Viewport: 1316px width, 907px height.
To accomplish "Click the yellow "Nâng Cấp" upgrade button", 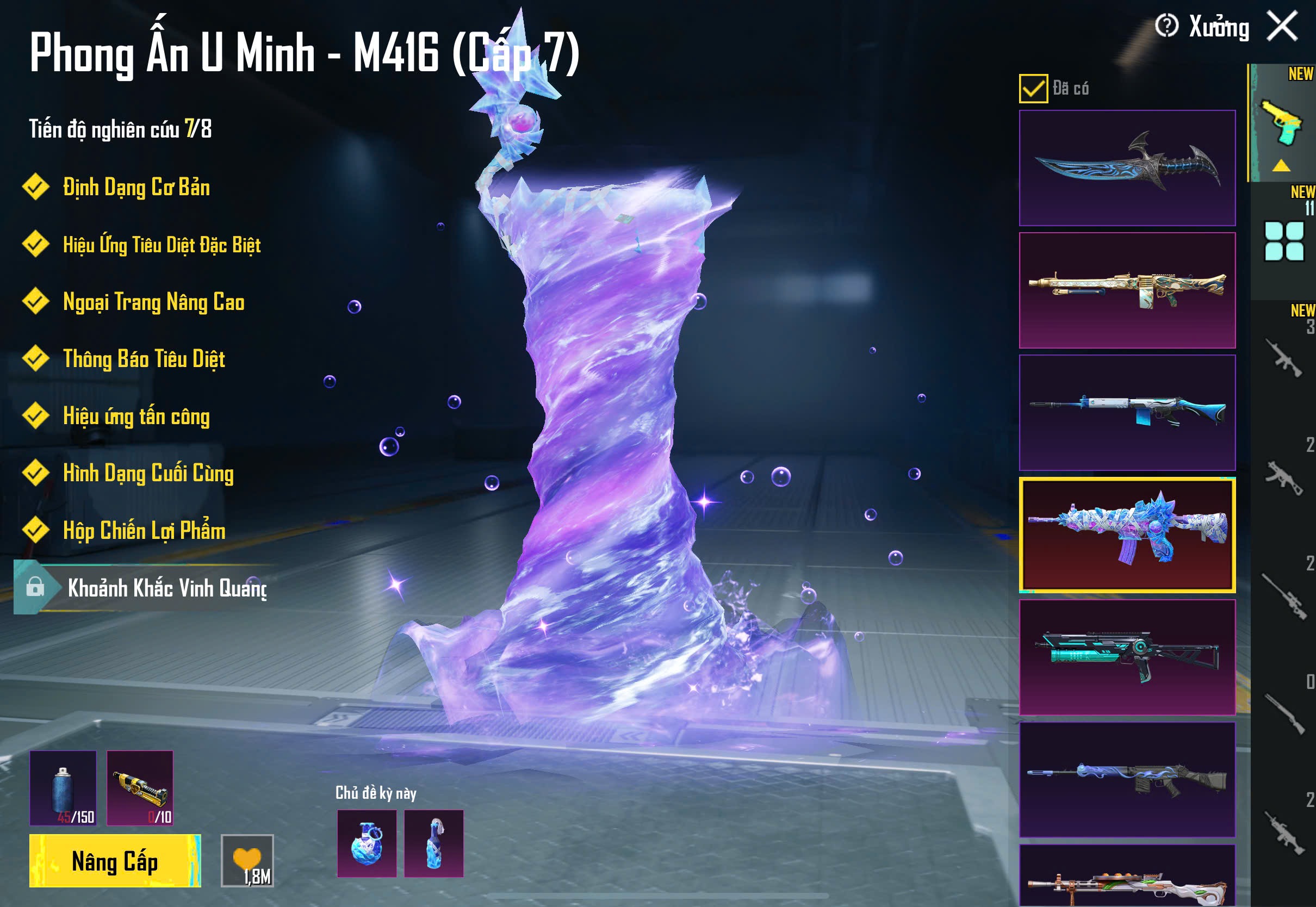I will 115,860.
